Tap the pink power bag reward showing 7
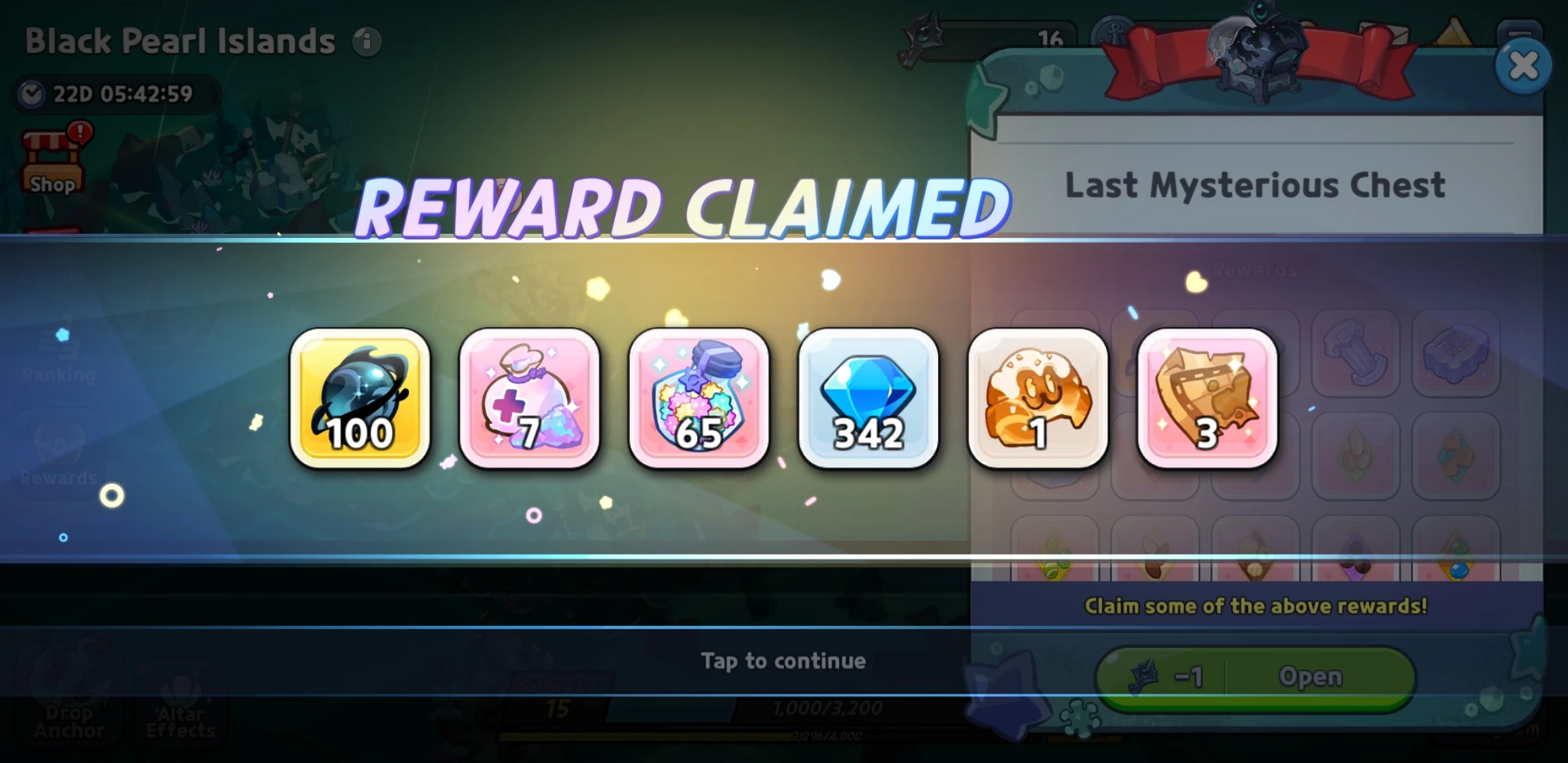1568x763 pixels. 530,399
